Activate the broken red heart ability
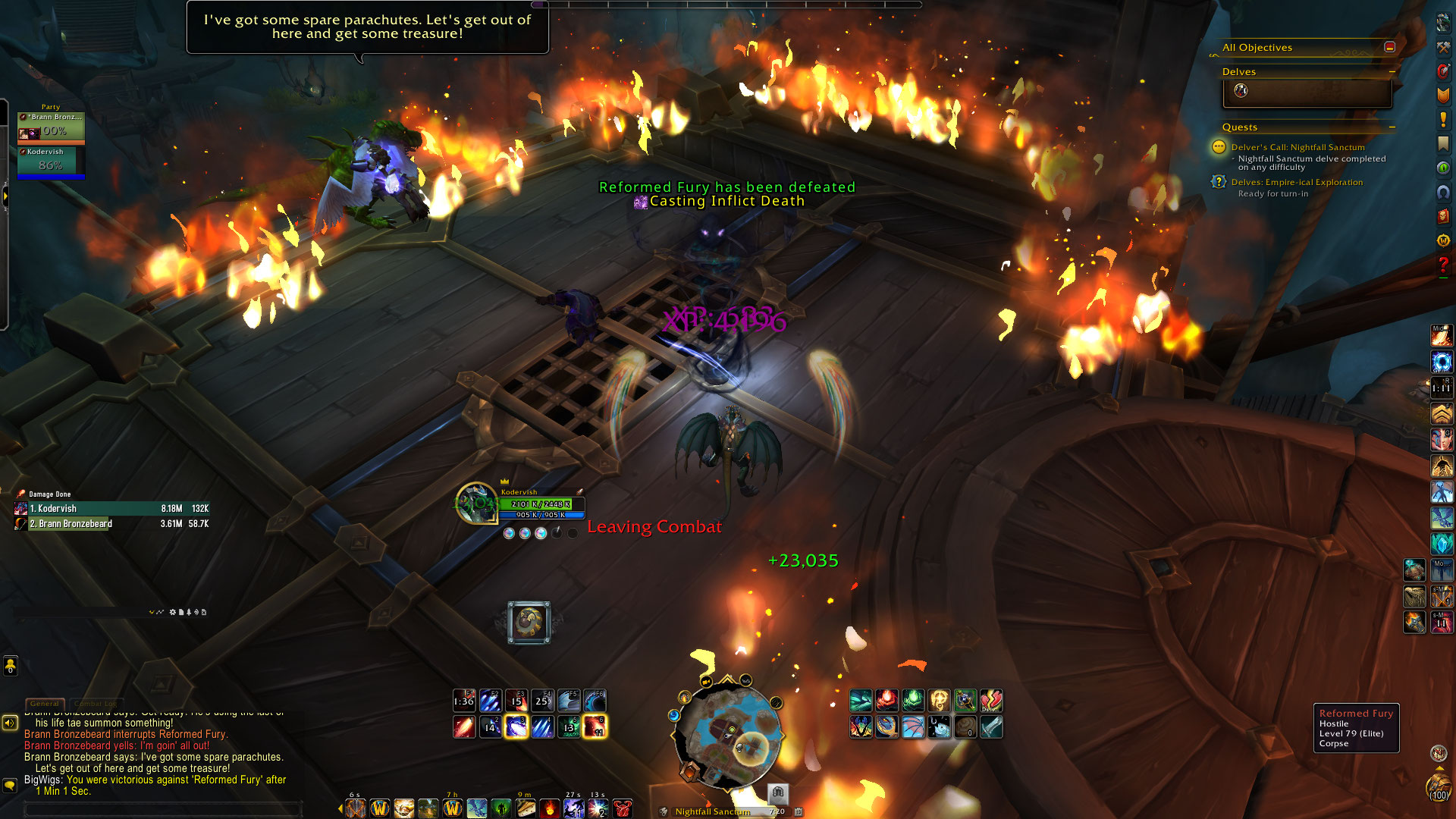The image size is (1456, 819). click(991, 700)
